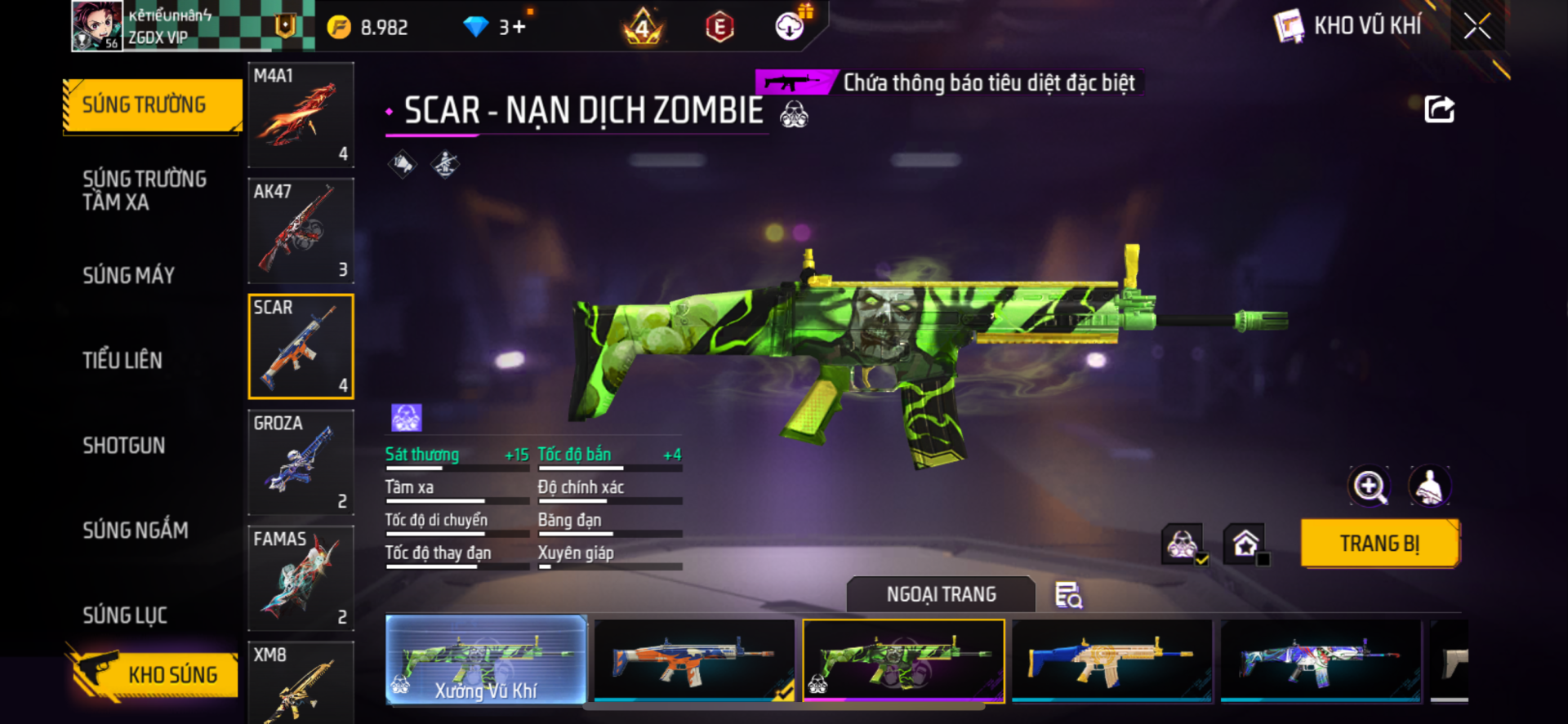Choose the AK47 weapon tile
The height and width of the screenshot is (724, 1568).
coord(301,231)
